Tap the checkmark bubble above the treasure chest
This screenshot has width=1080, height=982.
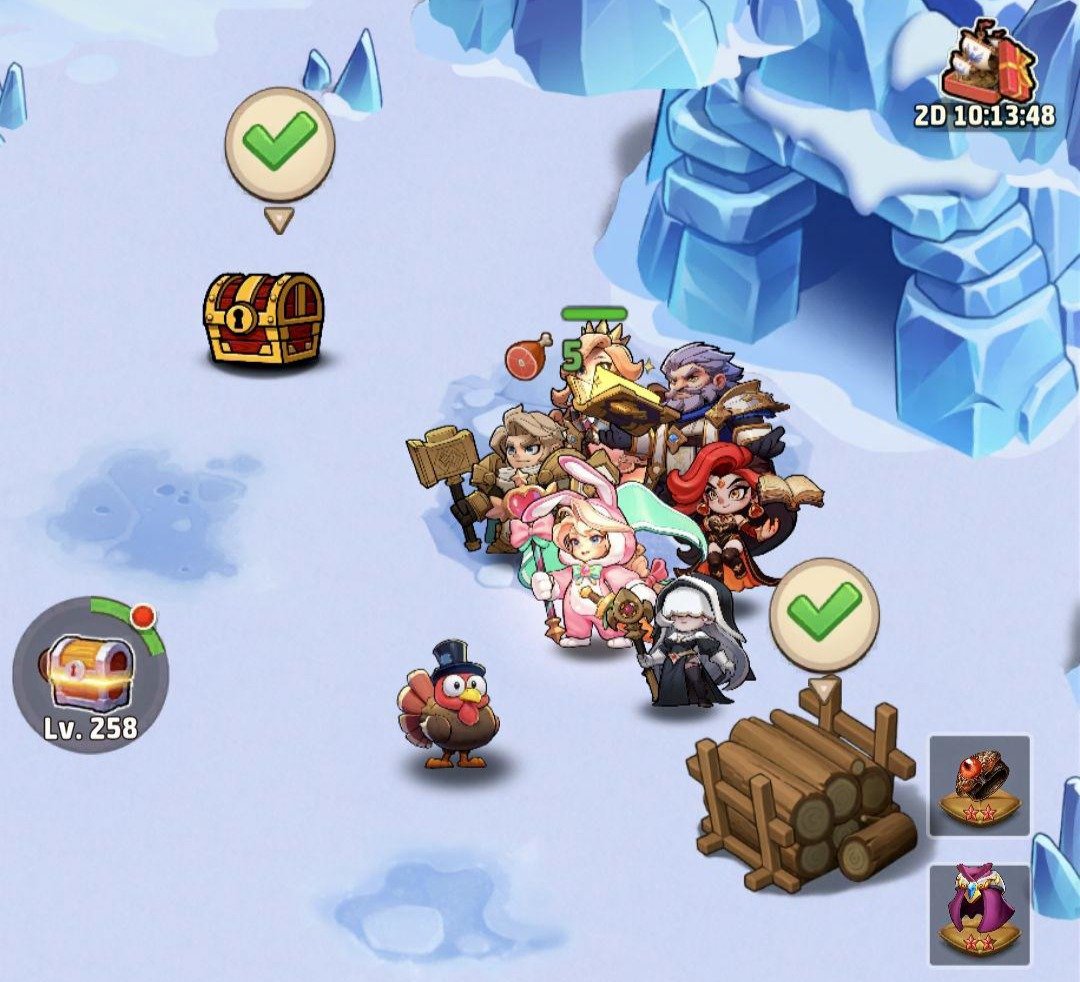(279, 145)
